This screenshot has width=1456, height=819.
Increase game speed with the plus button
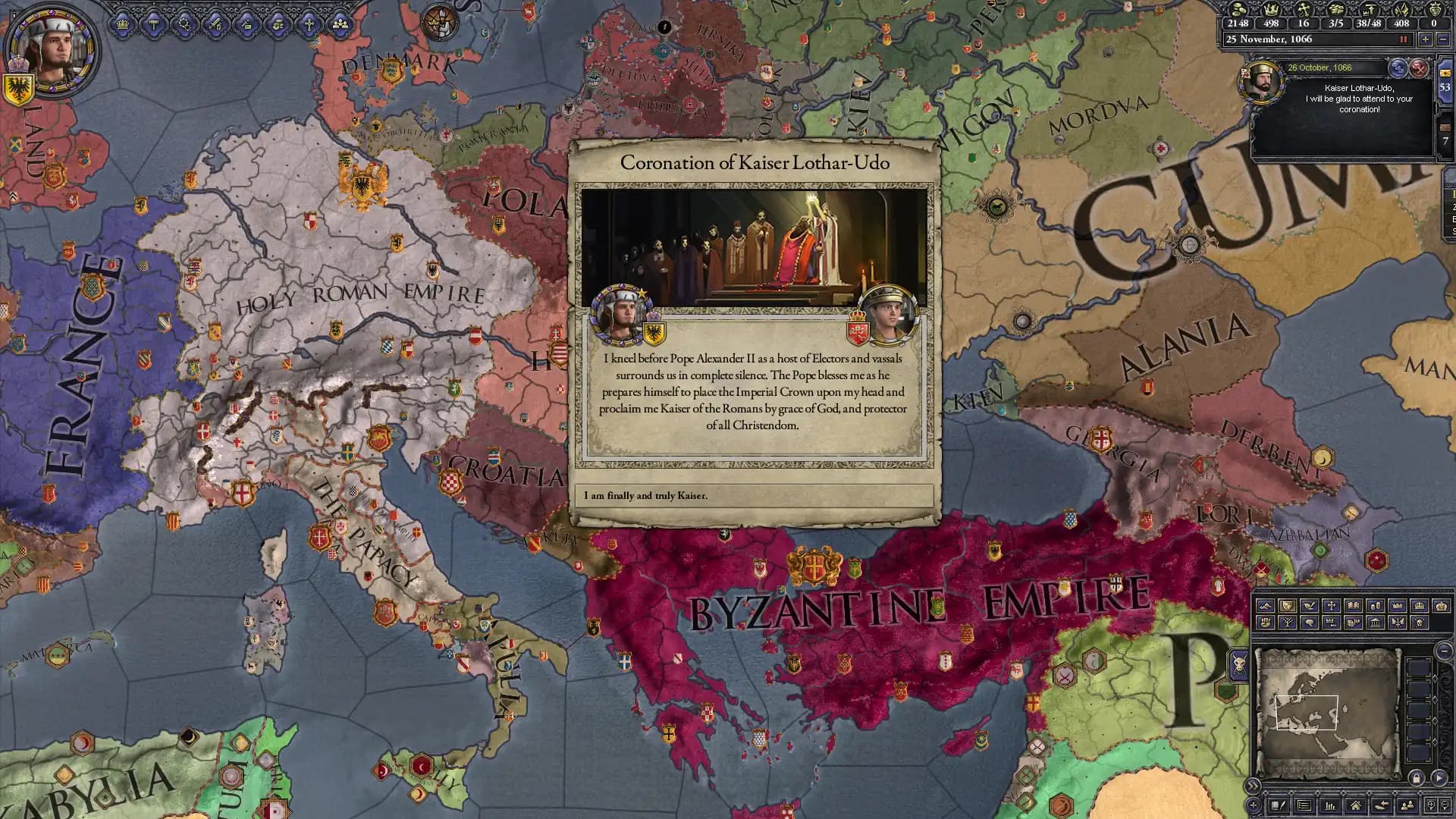1426,39
